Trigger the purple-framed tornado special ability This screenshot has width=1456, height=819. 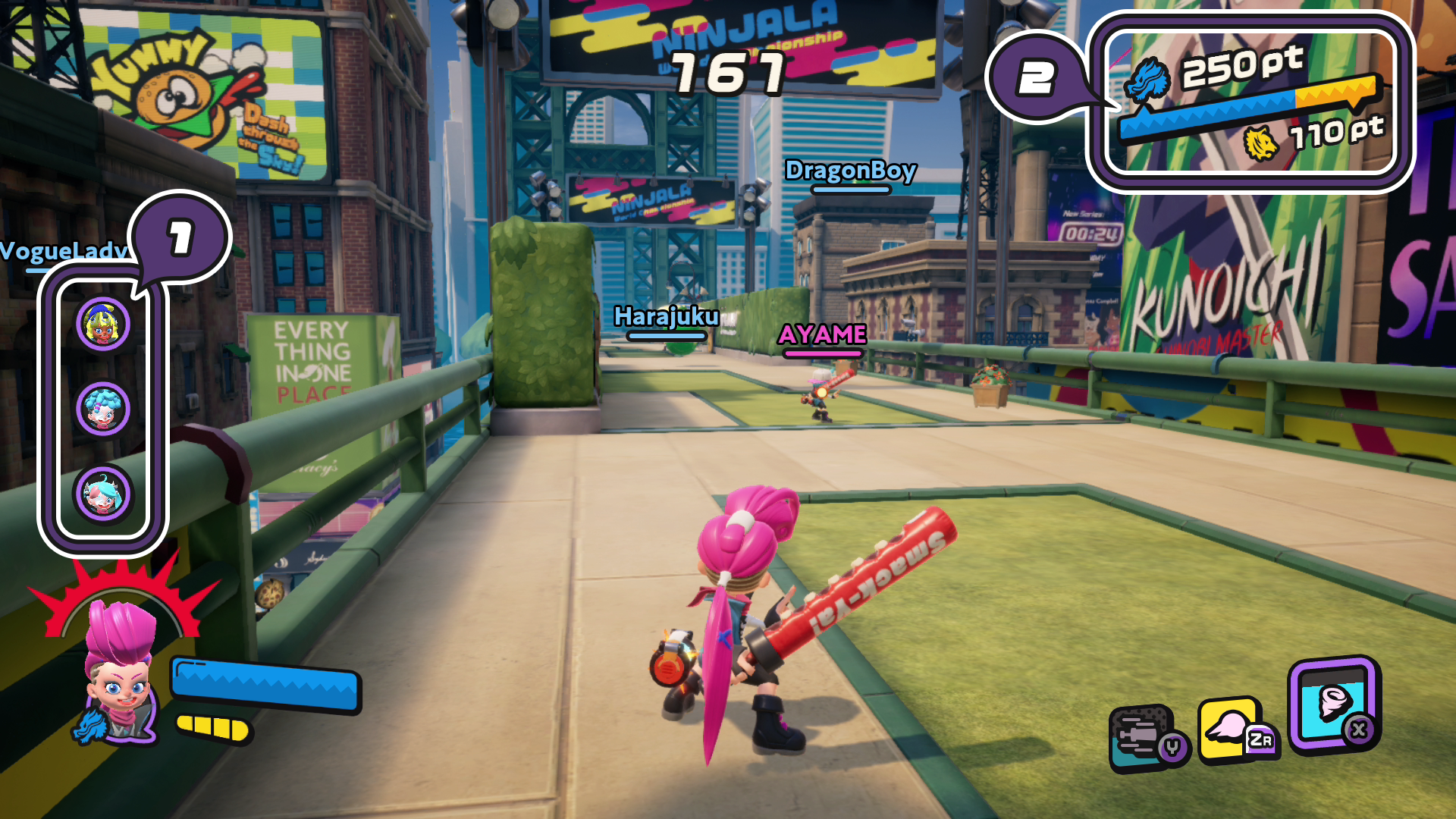[x=1332, y=704]
